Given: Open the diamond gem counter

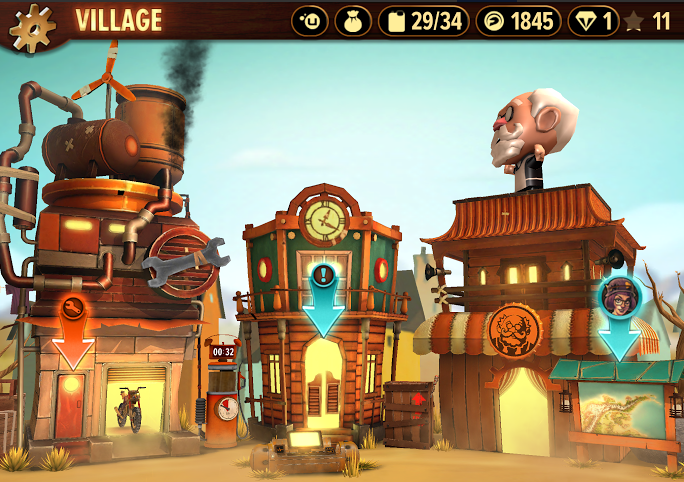Looking at the screenshot, I should click(594, 21).
